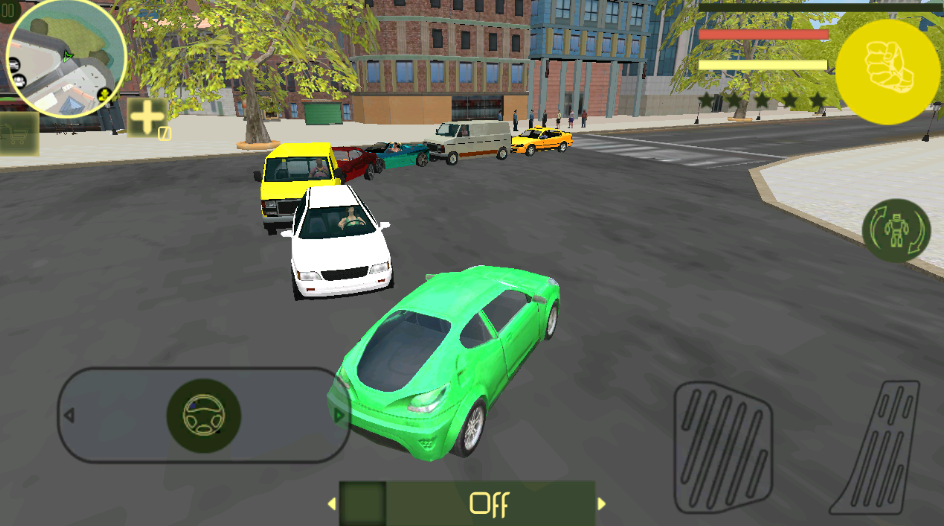Open the shopping cart shop button
Viewport: 944px width, 526px height.
click(18, 133)
